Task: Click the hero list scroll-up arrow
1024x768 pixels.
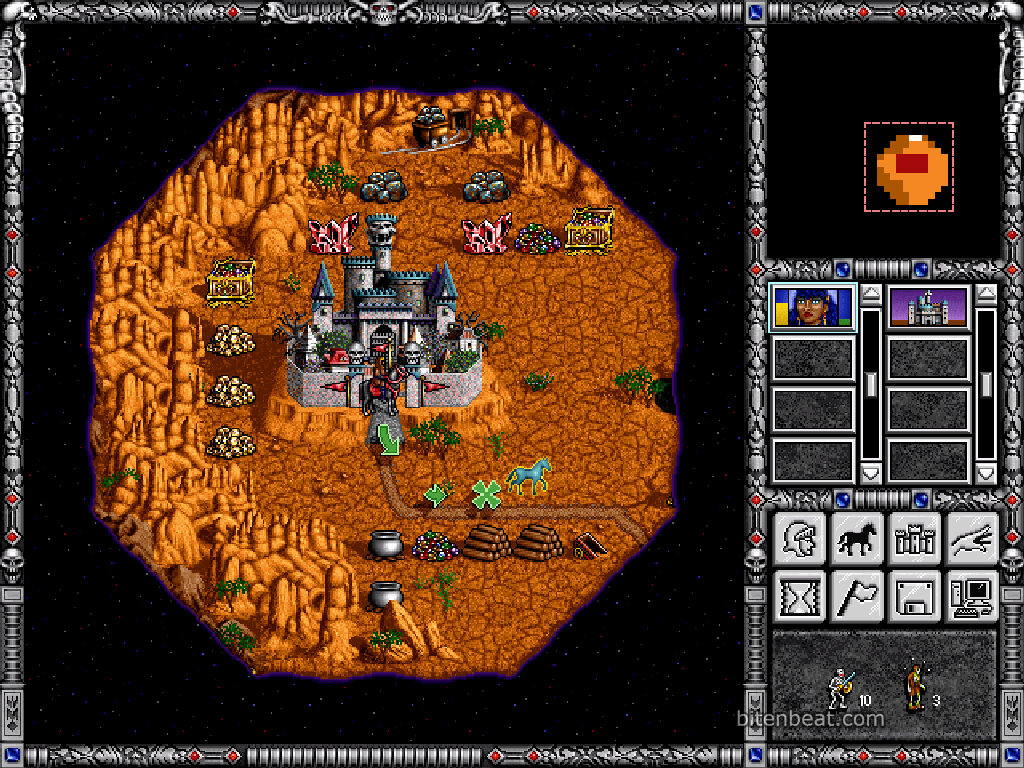Action: pyautogui.click(x=870, y=294)
